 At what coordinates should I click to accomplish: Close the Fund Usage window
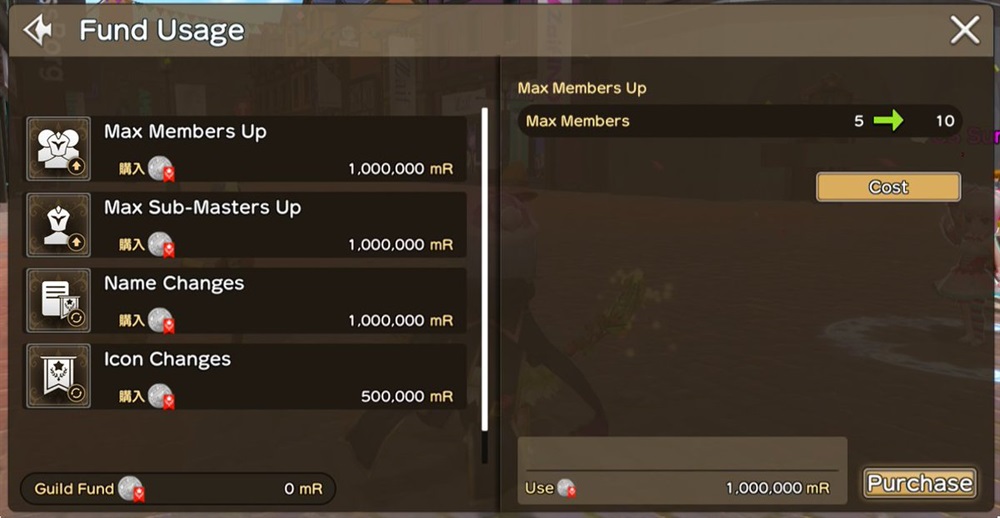pos(964,30)
